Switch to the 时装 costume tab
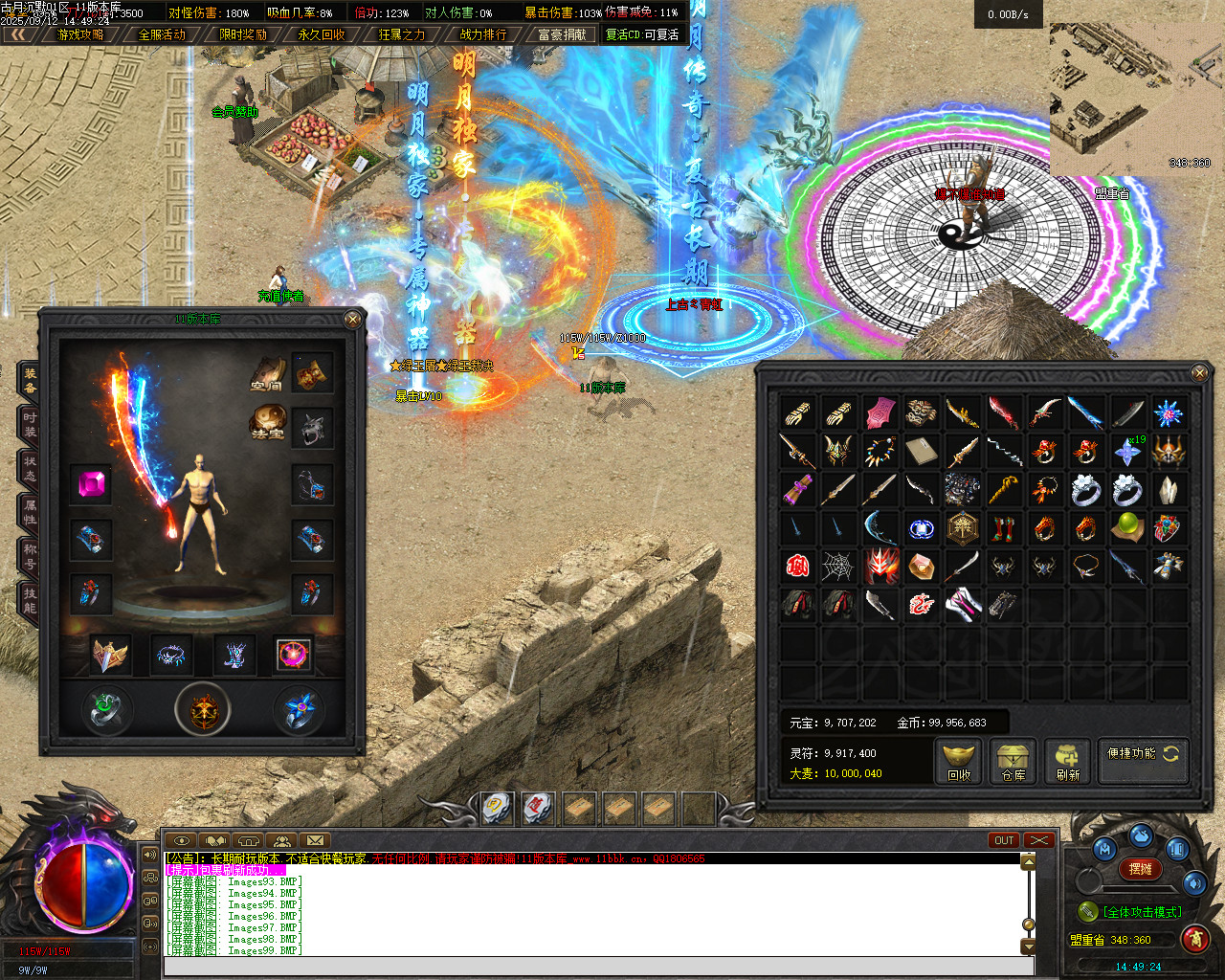 click(30, 423)
